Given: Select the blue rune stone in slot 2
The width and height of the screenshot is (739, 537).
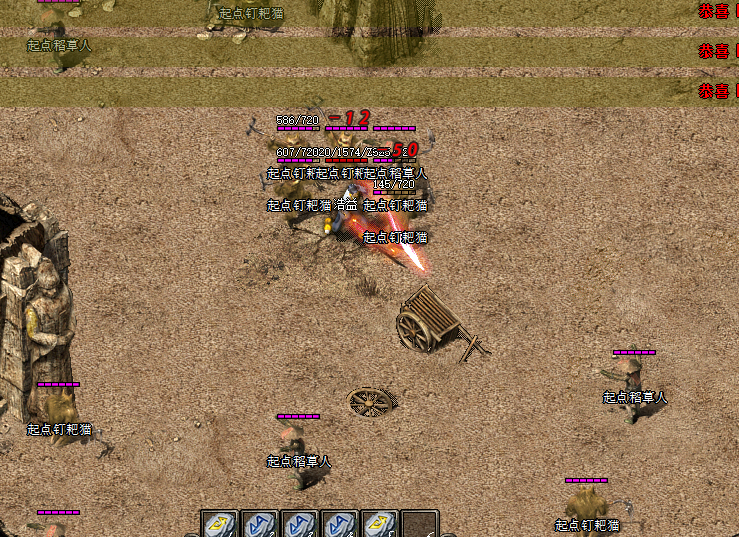Looking at the screenshot, I should pos(259,524).
